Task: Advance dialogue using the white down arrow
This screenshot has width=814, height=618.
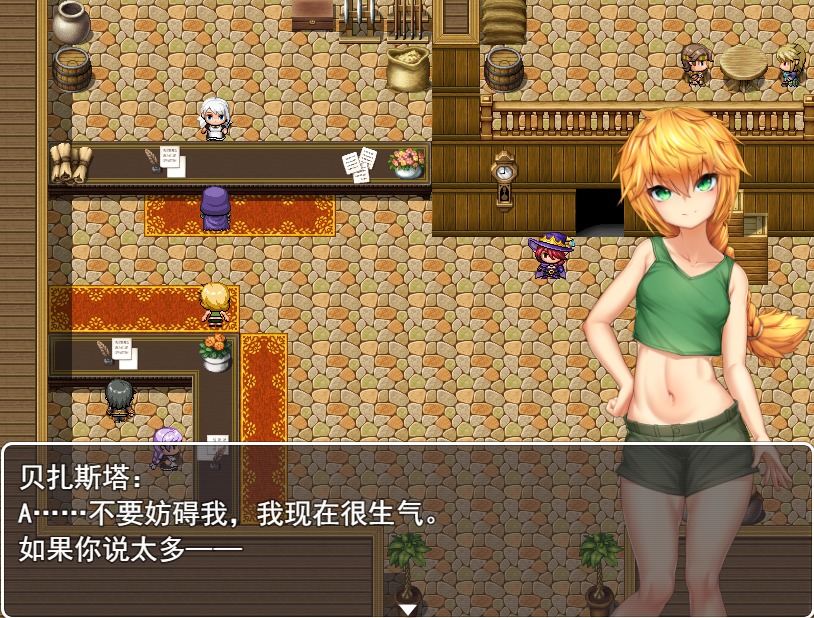Action: (x=408, y=608)
